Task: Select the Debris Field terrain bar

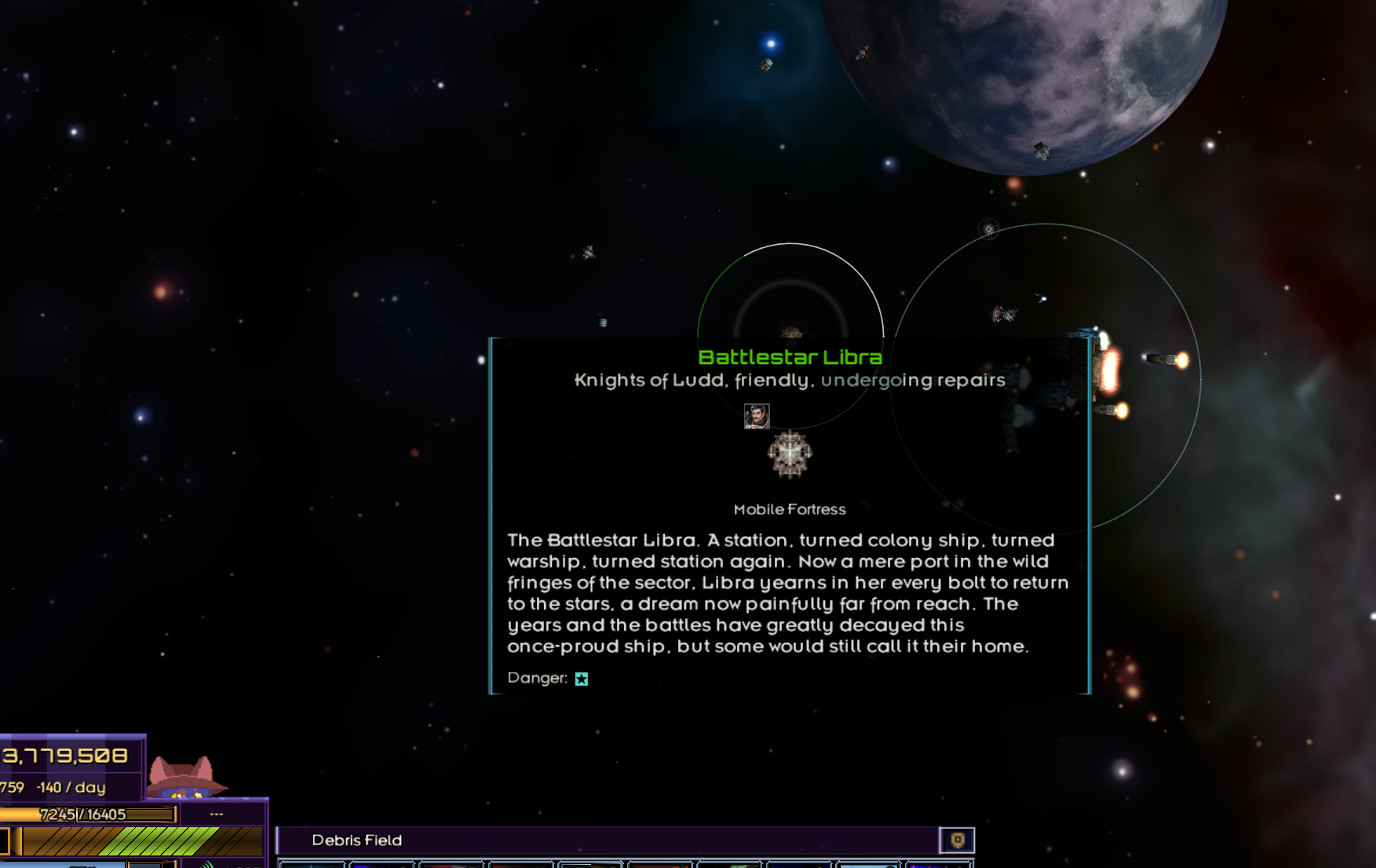Action: (608, 841)
